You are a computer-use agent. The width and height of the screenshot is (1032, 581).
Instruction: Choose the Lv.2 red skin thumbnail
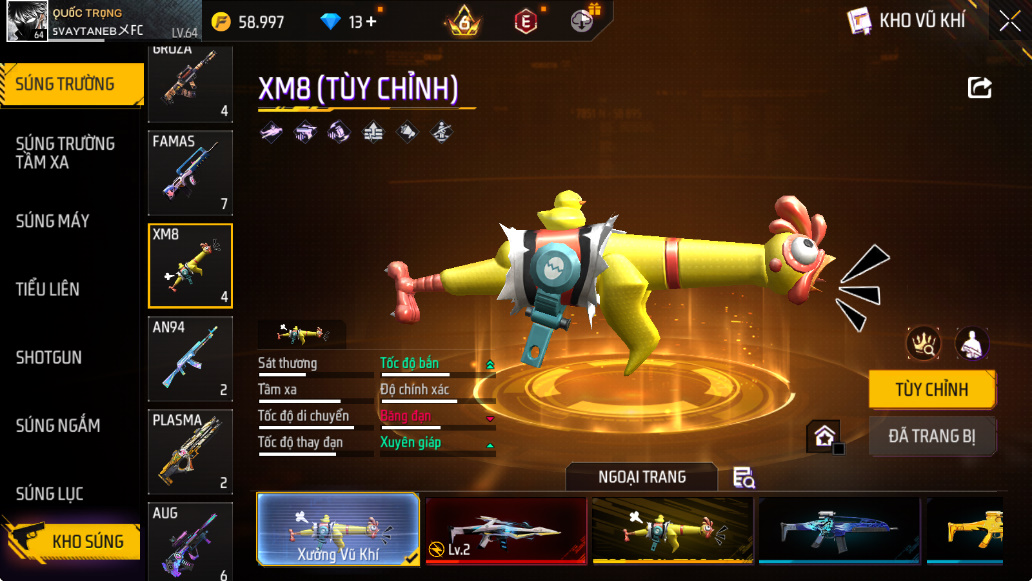[505, 530]
